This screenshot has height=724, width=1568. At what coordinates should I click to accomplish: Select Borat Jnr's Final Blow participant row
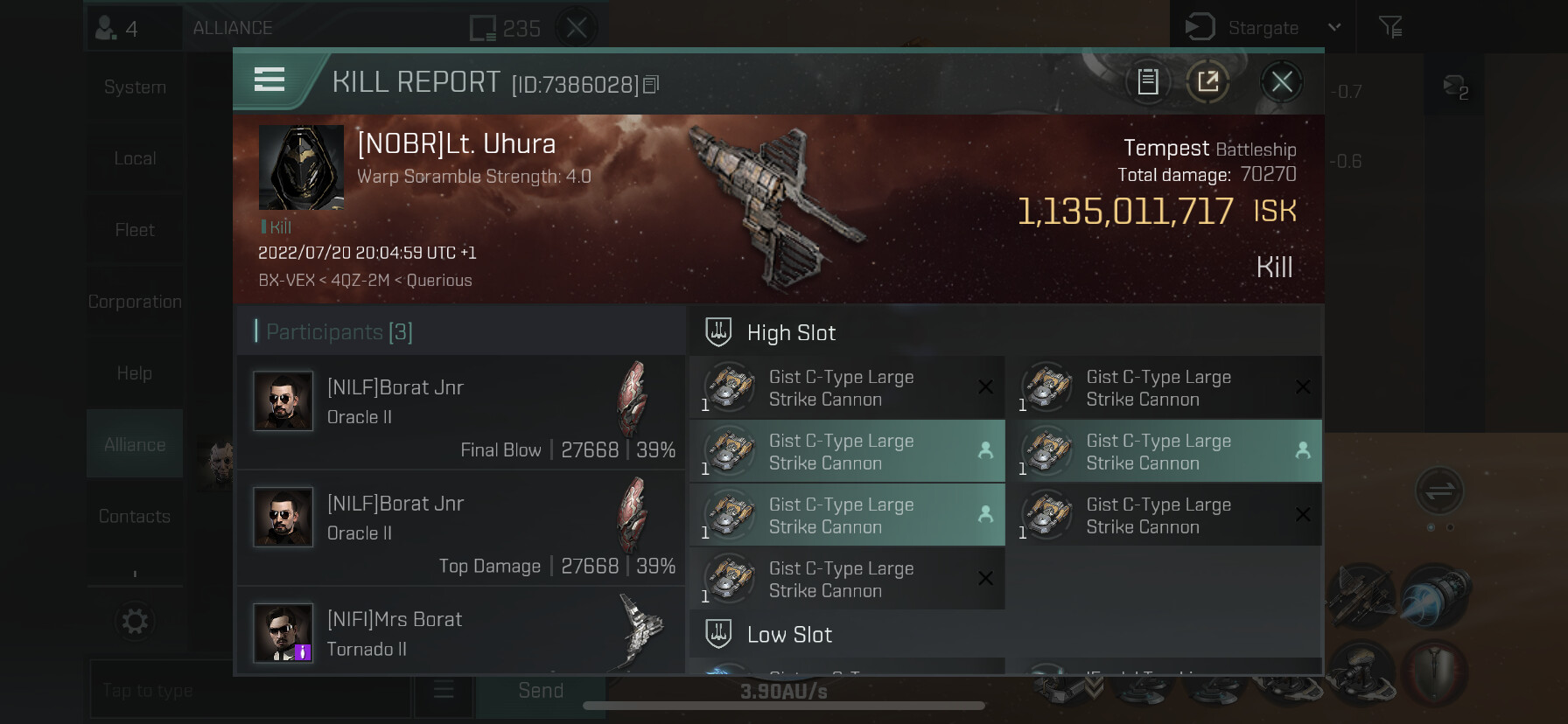coord(461,412)
